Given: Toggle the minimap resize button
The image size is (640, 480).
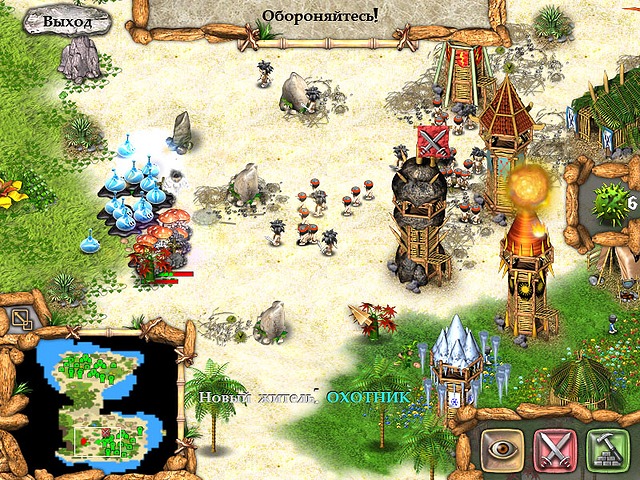Looking at the screenshot, I should (21, 320).
